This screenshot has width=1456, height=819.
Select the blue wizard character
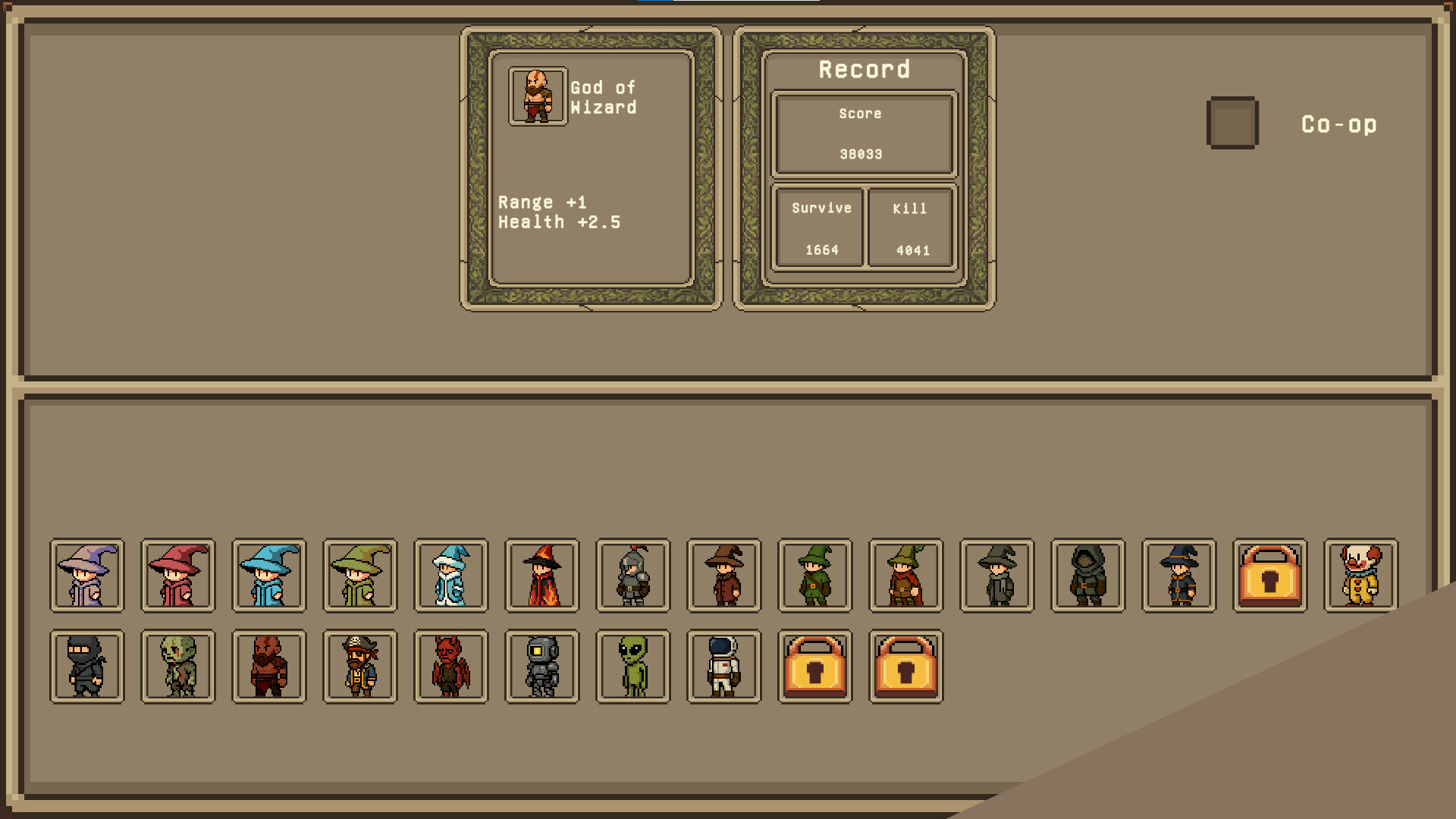[x=268, y=575]
